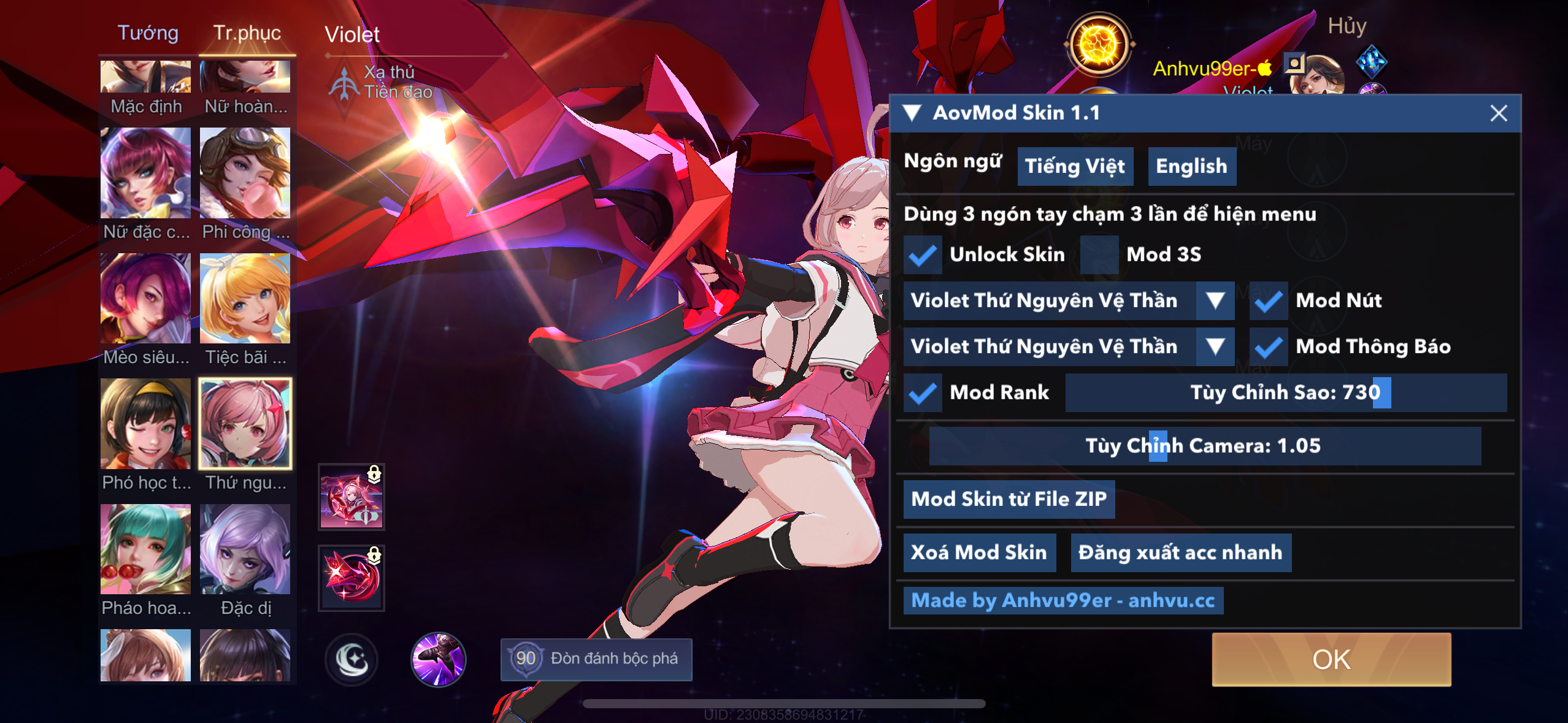Viewport: 1568px width, 723px height.
Task: Switch to the Tướng tab
Action: [147, 34]
